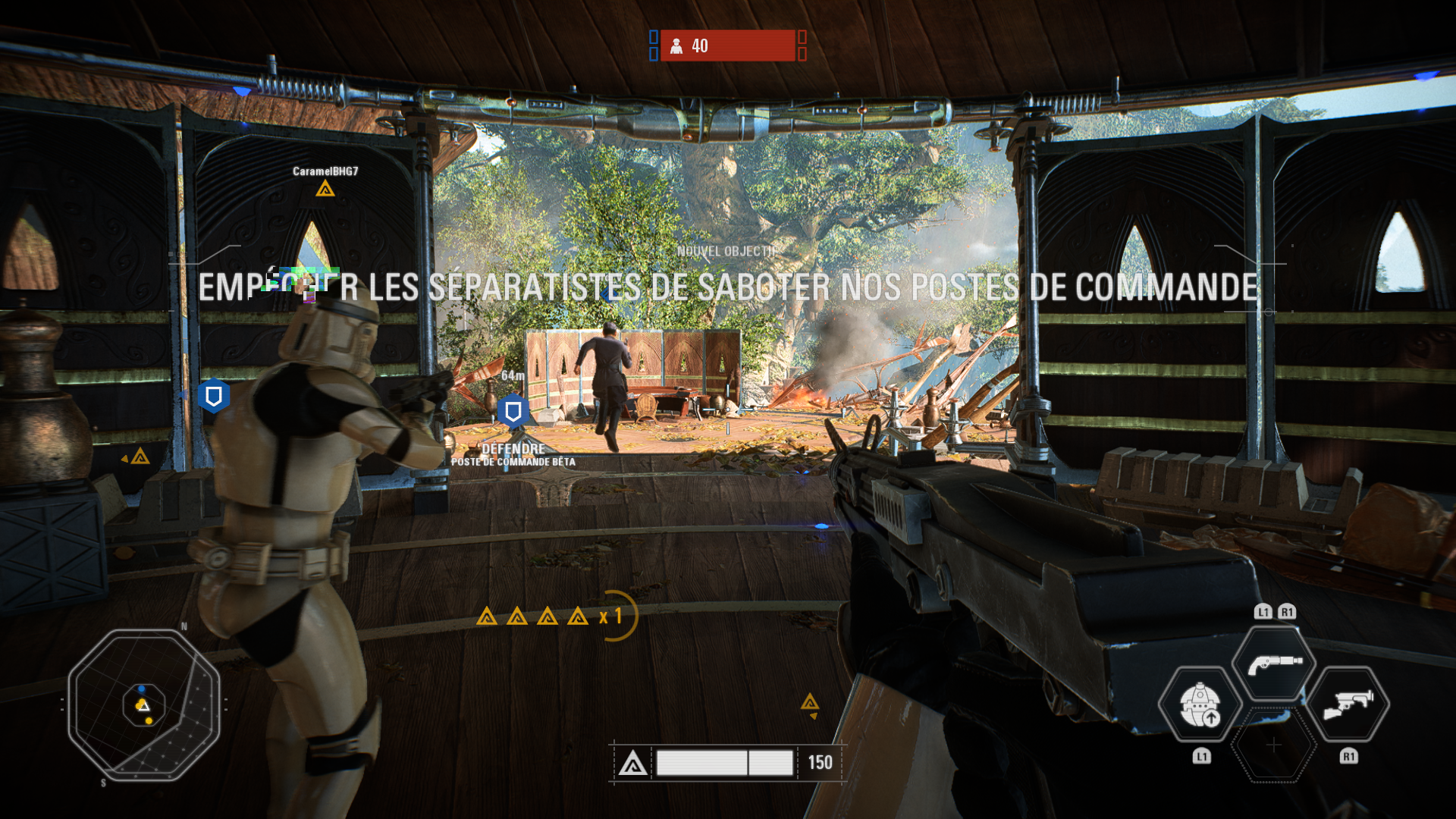Activate the shotgun ability icon
Screen dimensions: 1456x819
(1274, 664)
